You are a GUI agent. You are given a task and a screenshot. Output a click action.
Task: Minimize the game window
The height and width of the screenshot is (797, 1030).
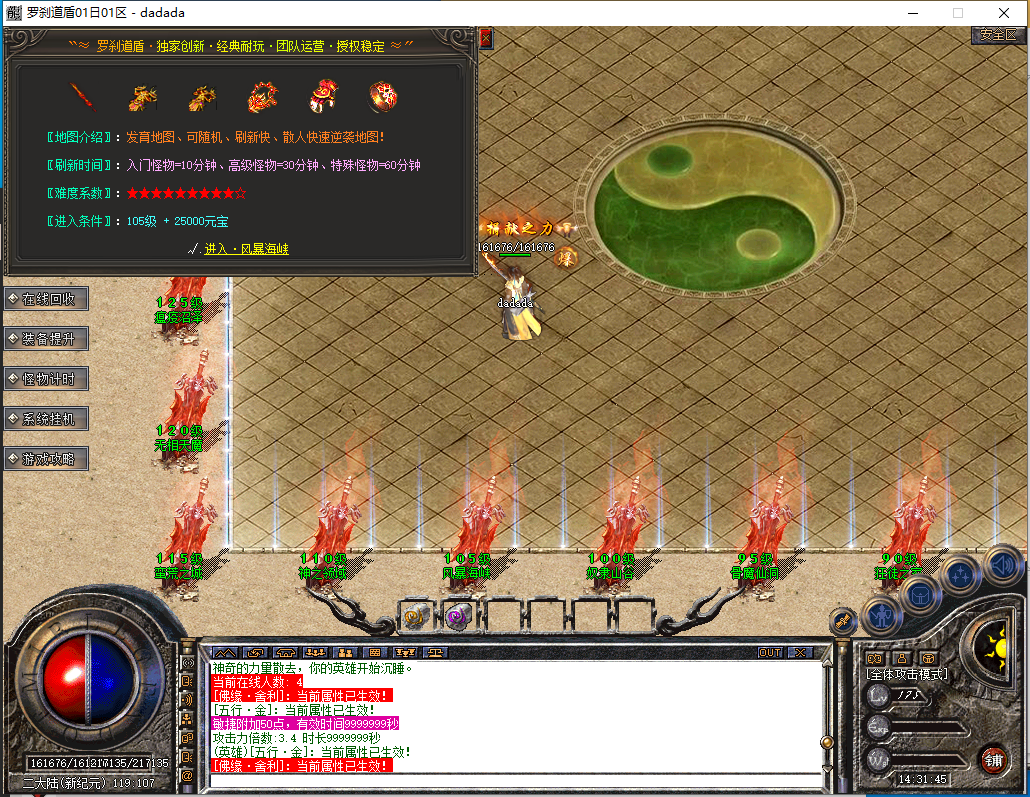[911, 13]
